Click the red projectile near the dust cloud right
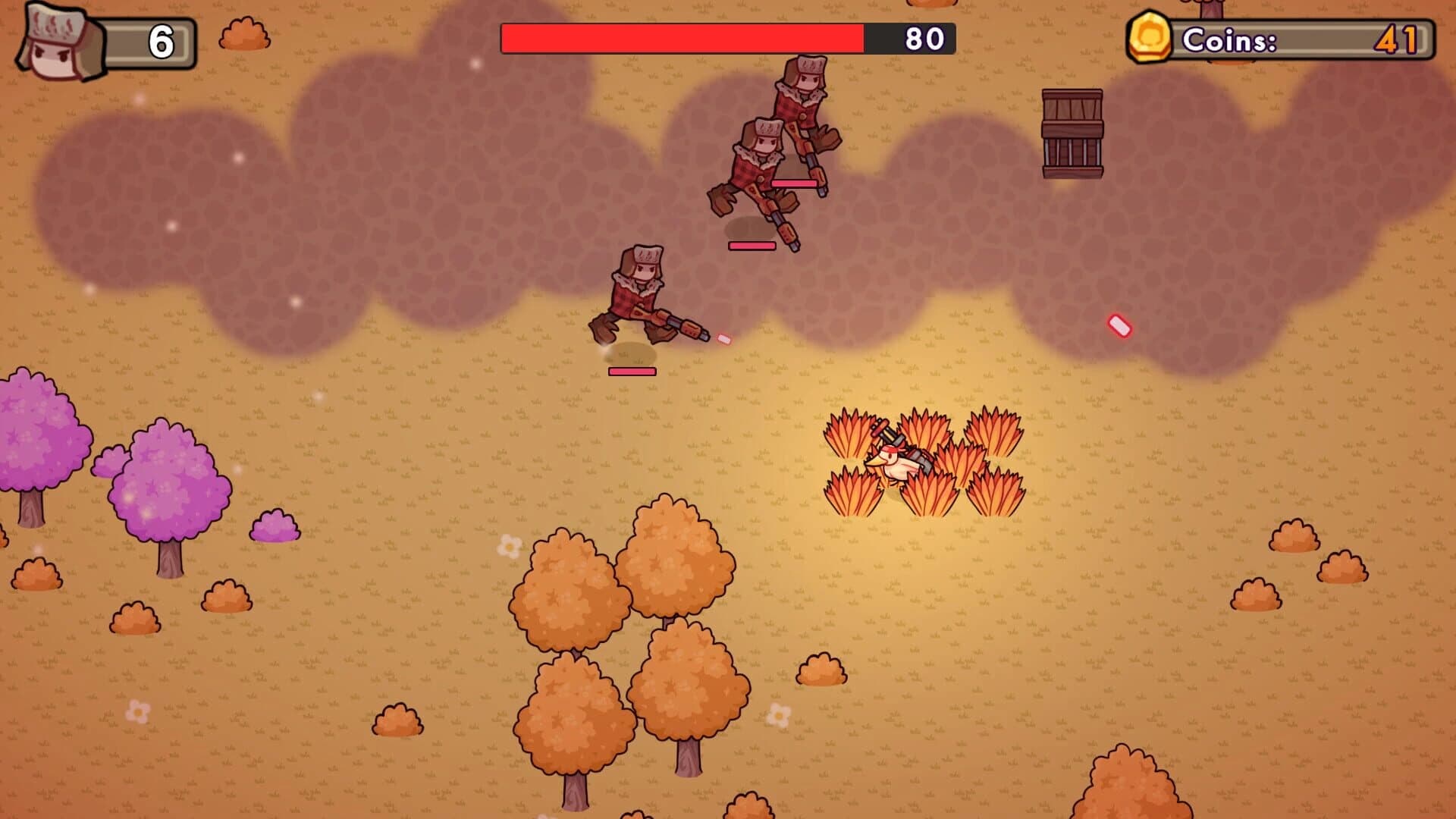Image resolution: width=1456 pixels, height=819 pixels. pyautogui.click(x=1119, y=325)
